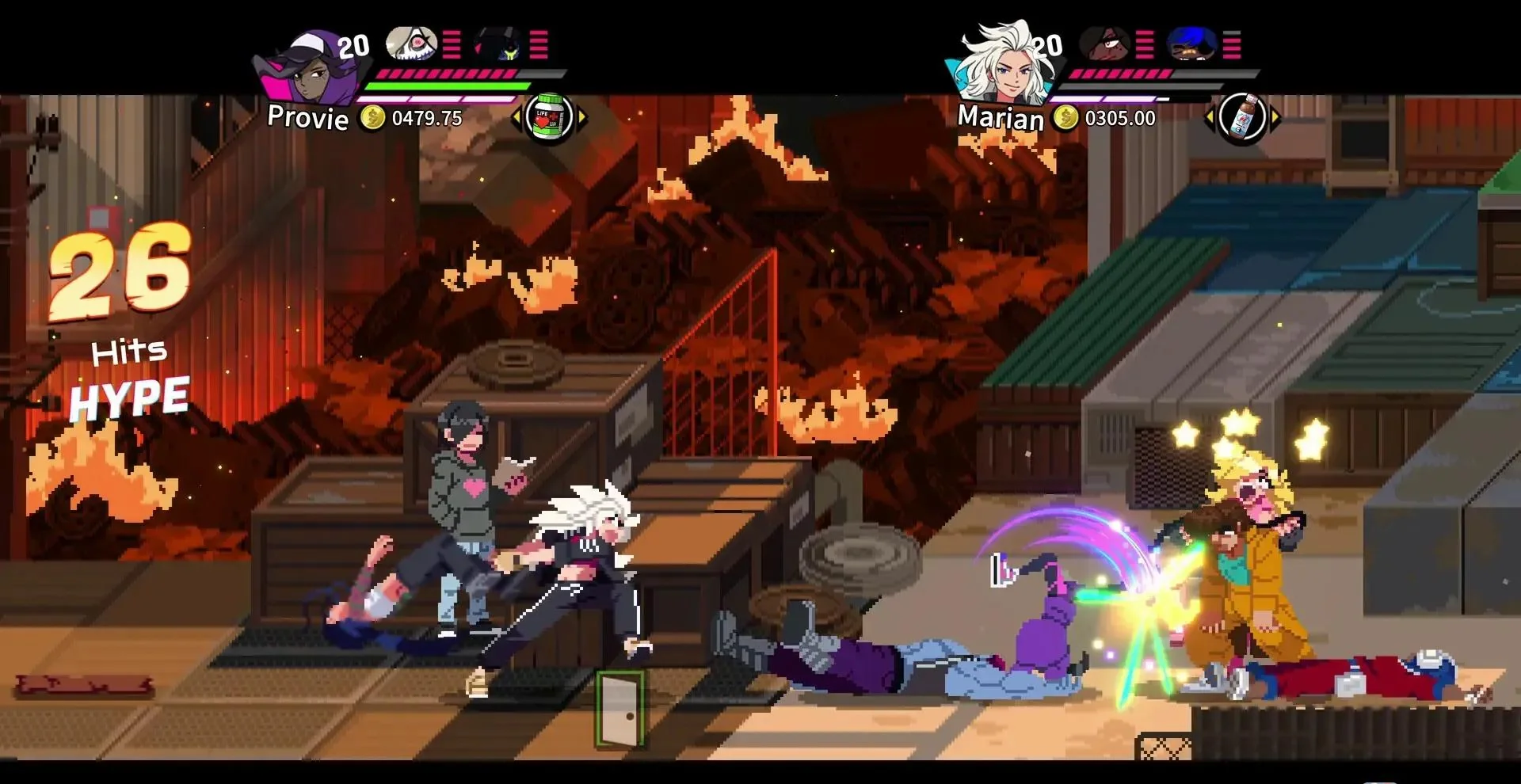The image size is (1521, 784).
Task: Choose Provie's dark helmeted recruit icon
Action: coord(497,44)
